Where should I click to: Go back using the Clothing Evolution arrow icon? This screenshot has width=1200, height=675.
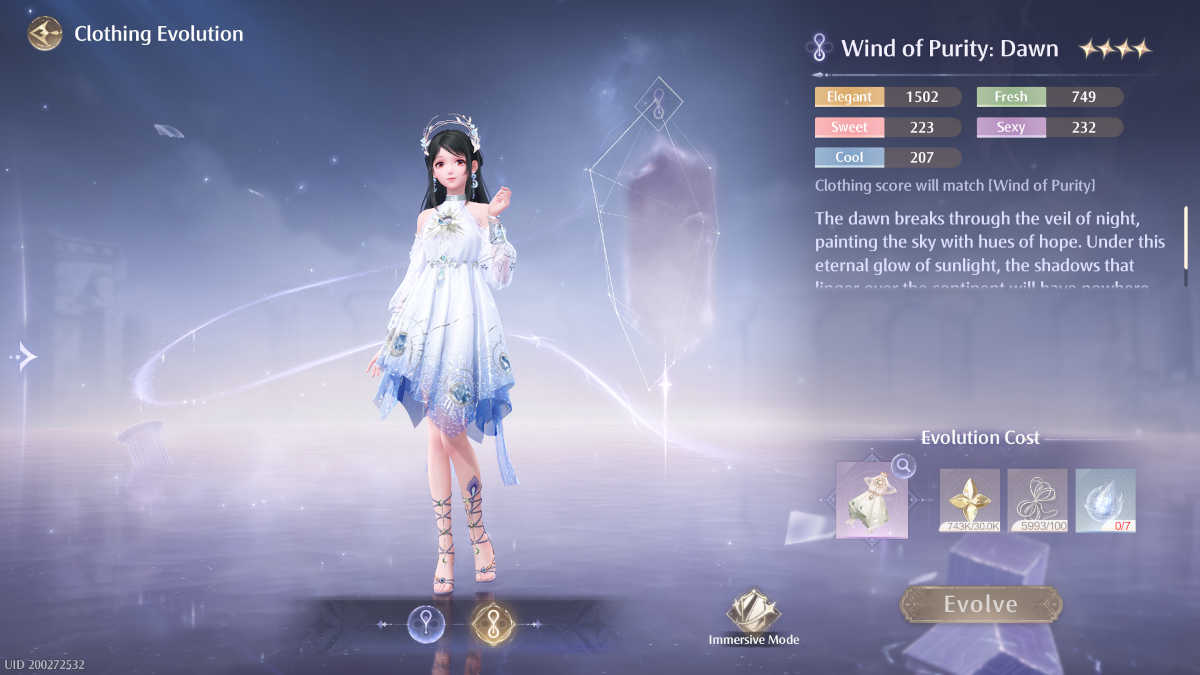point(45,34)
